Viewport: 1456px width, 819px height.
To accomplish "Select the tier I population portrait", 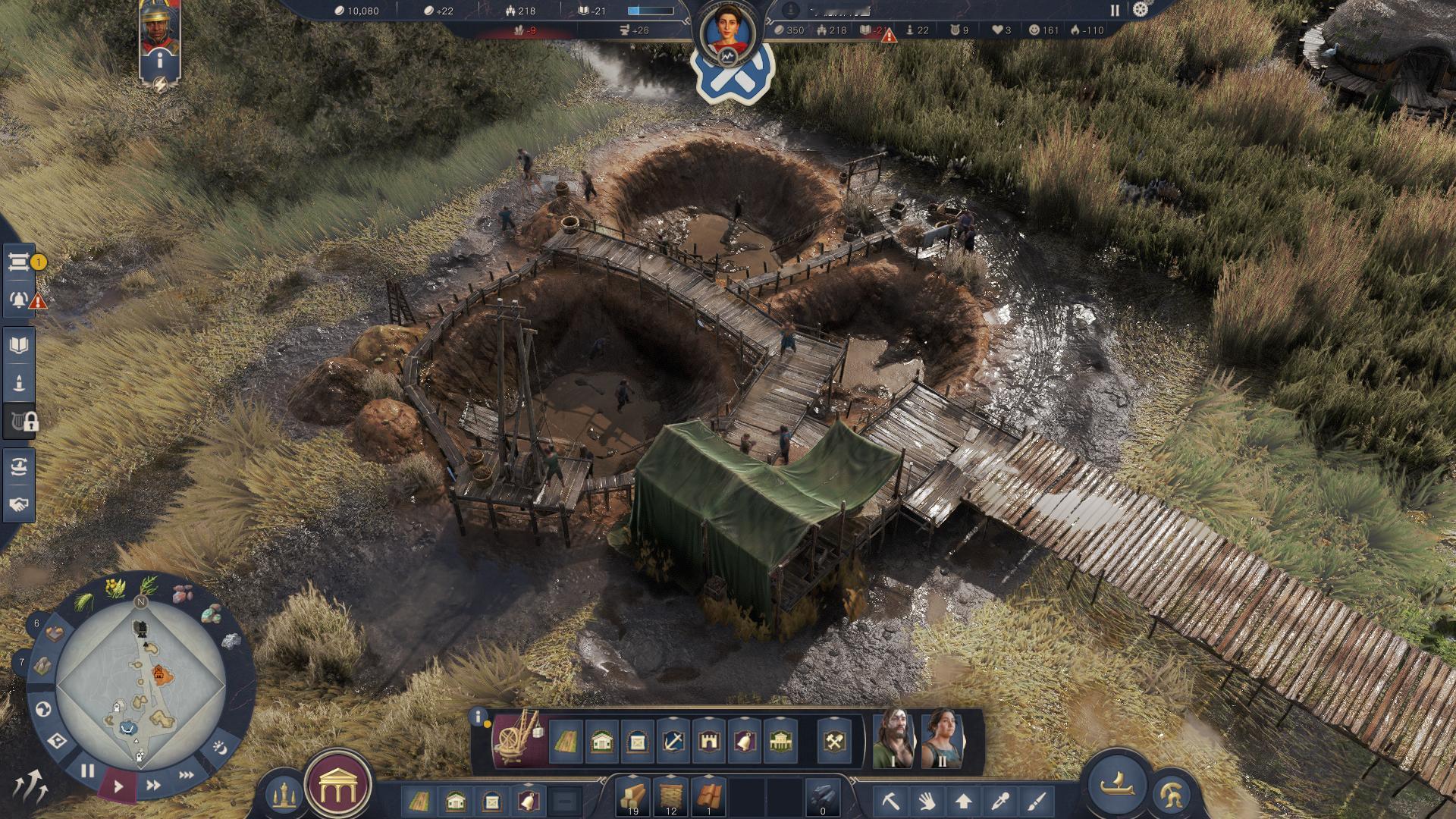I will (x=893, y=739).
